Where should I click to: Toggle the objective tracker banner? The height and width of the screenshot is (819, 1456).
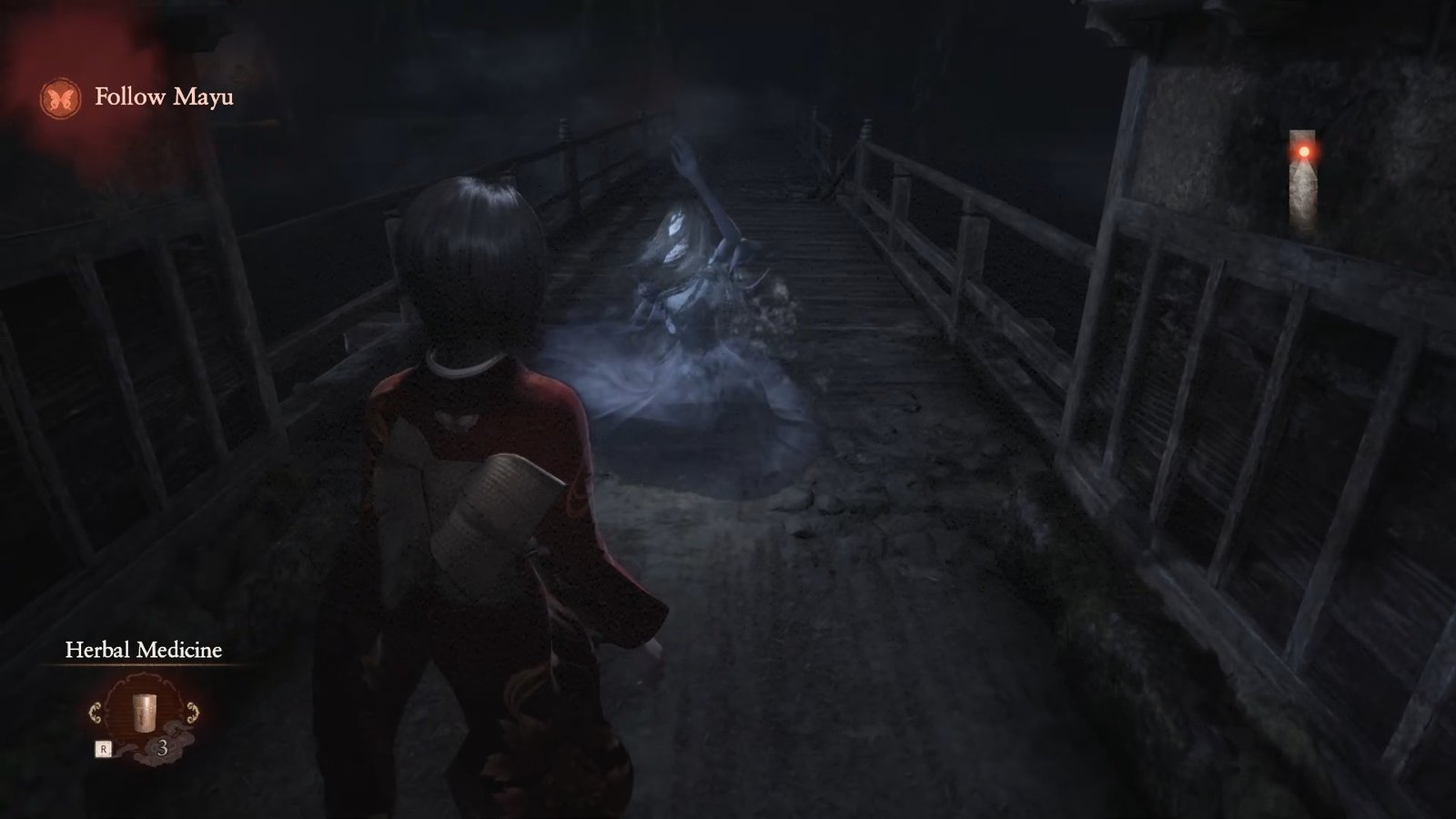click(x=136, y=96)
